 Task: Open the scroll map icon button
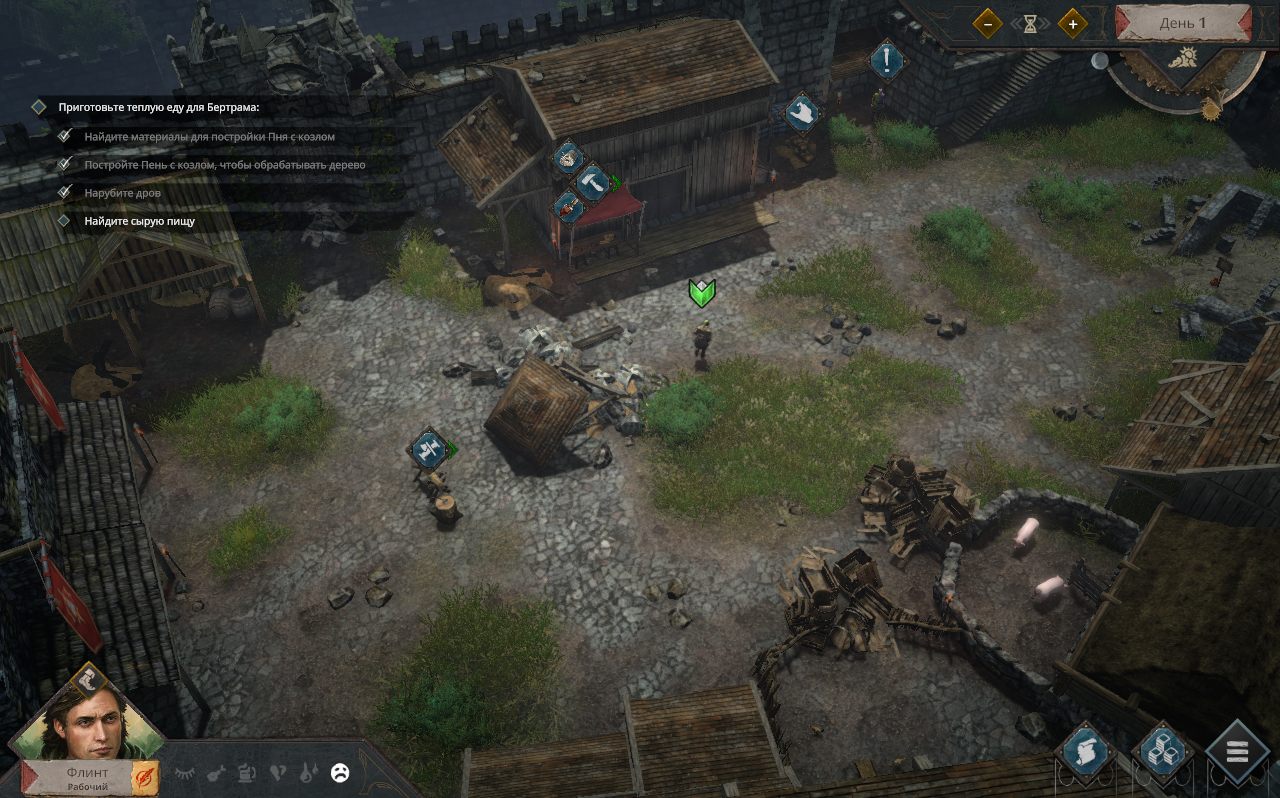pos(1087,753)
